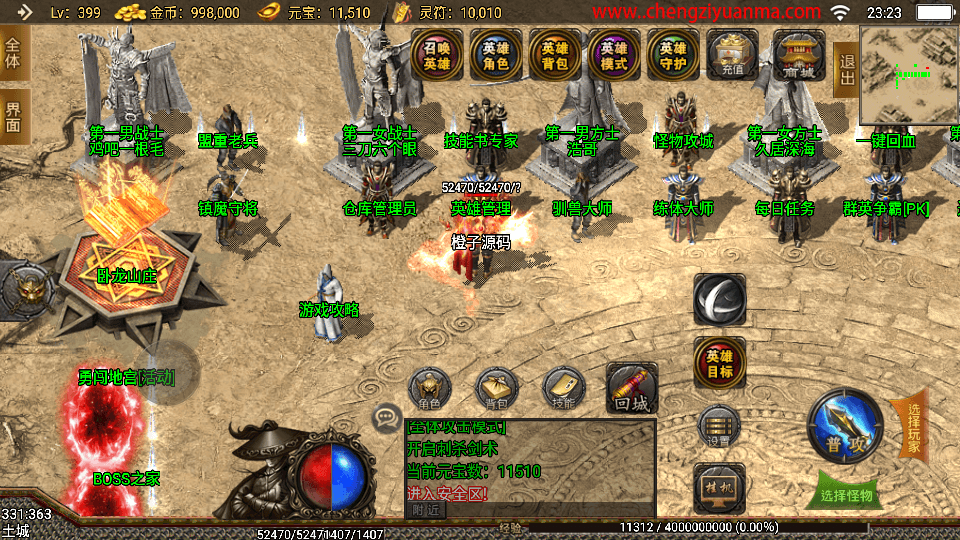Open the 角色 character helmet icon
Viewport: 960px width, 540px height.
coord(431,390)
